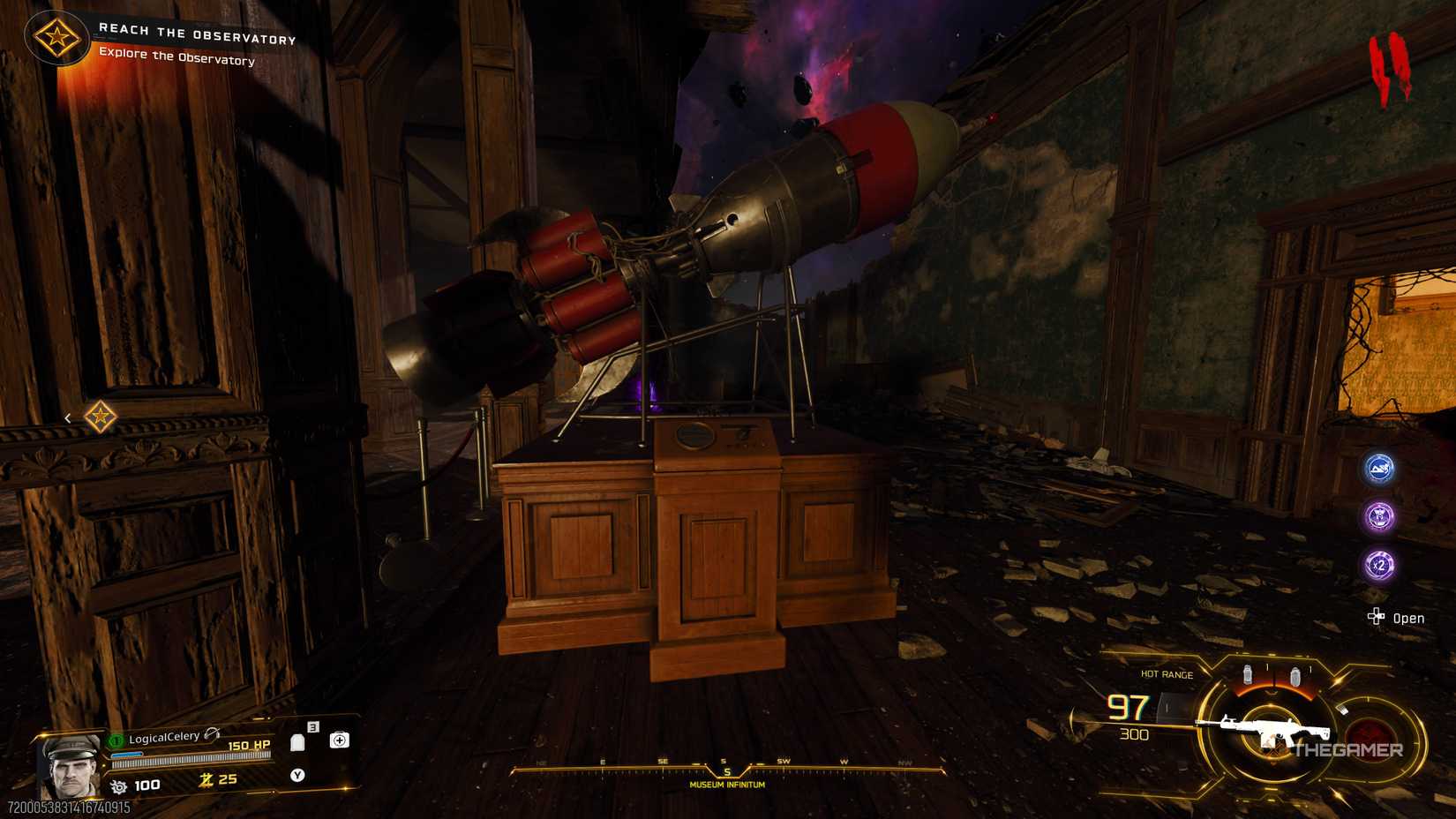The width and height of the screenshot is (1456, 819).
Task: Select the tactical grenade icon beside the lethal
Action: pyautogui.click(x=1295, y=676)
